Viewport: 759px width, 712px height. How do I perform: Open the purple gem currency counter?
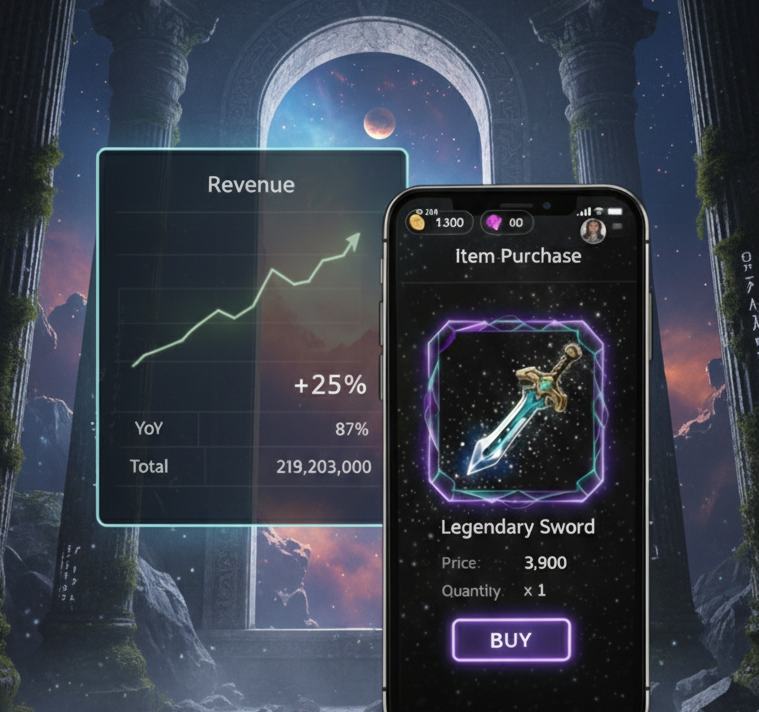tap(507, 222)
